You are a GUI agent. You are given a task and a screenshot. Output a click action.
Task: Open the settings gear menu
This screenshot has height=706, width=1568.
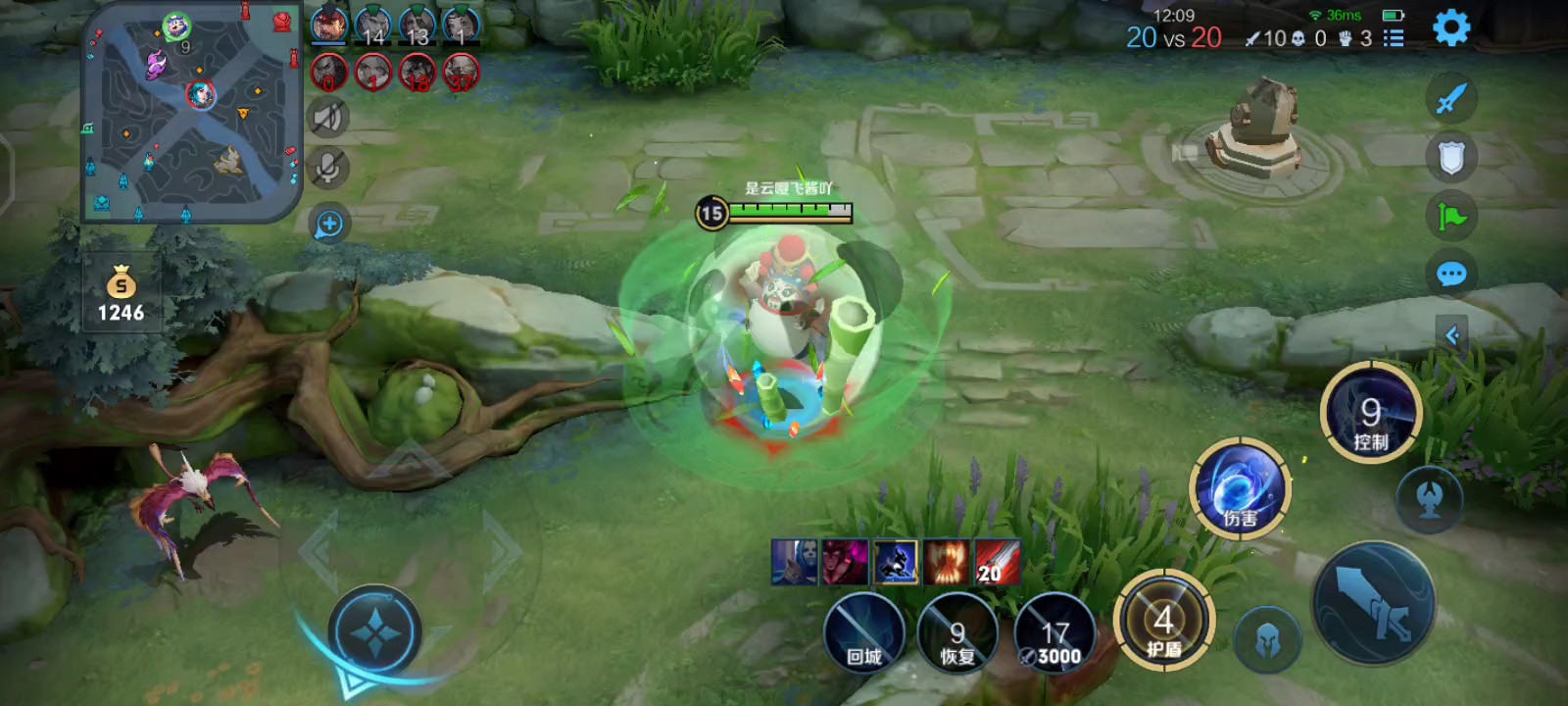(1451, 28)
